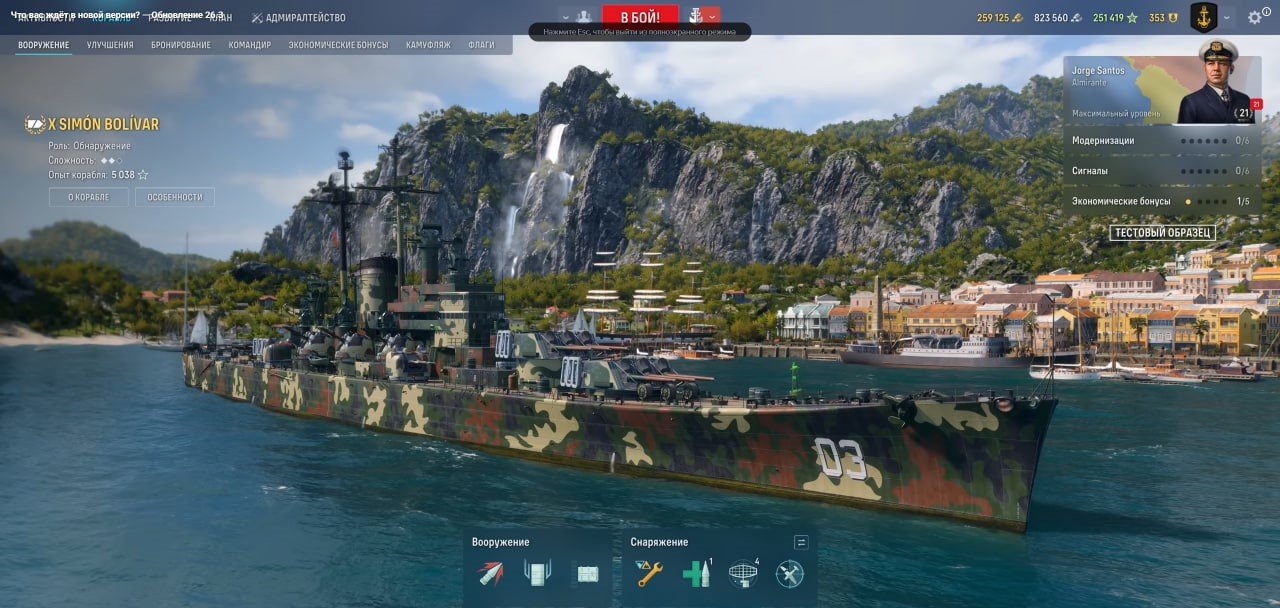Image resolution: width=1280 pixels, height=608 pixels.
Task: Open the «Модернизации» row
Action: pyautogui.click(x=1162, y=141)
